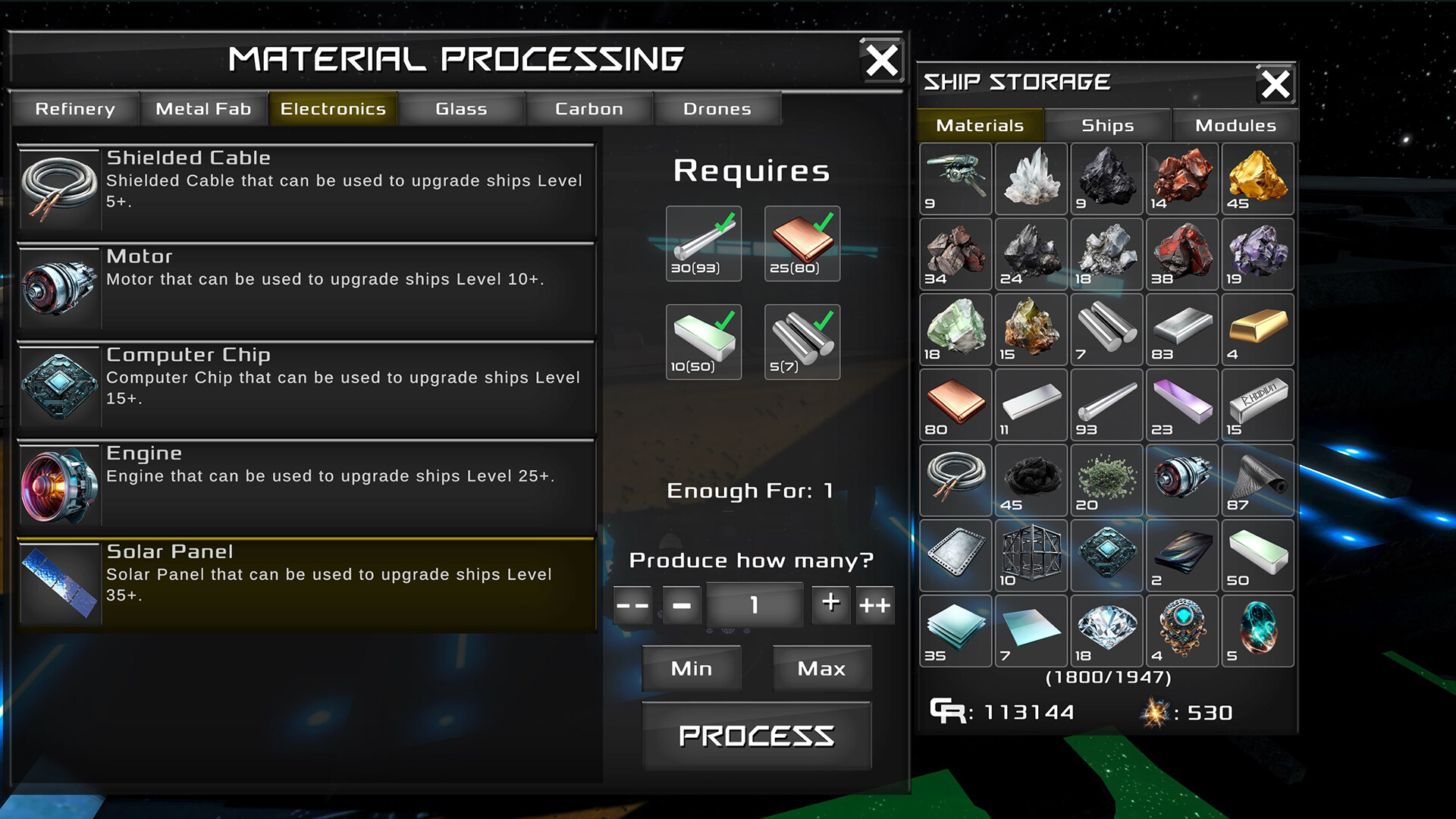
Task: Decrease quantity with the minus button
Action: tap(680, 604)
